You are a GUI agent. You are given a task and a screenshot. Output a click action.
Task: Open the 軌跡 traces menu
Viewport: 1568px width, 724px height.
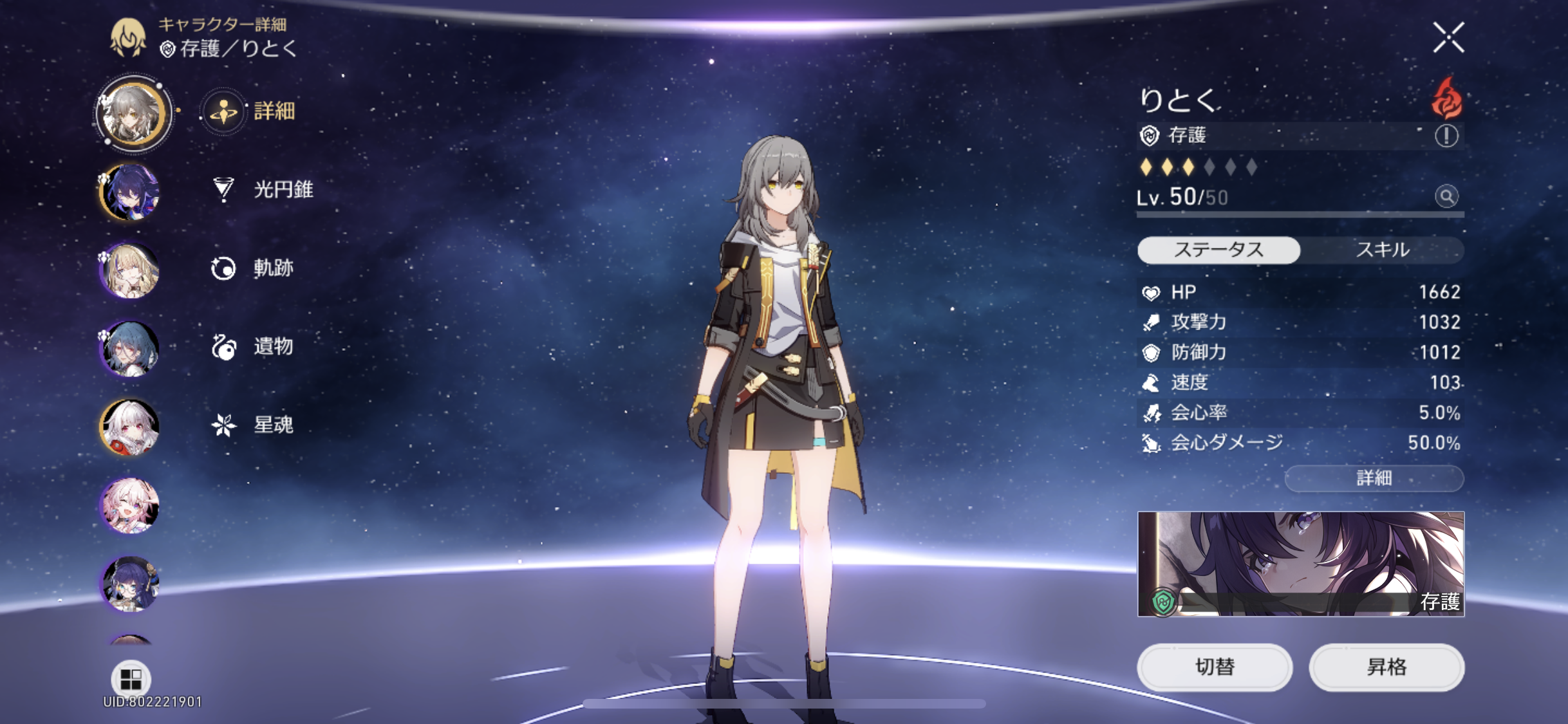point(254,268)
